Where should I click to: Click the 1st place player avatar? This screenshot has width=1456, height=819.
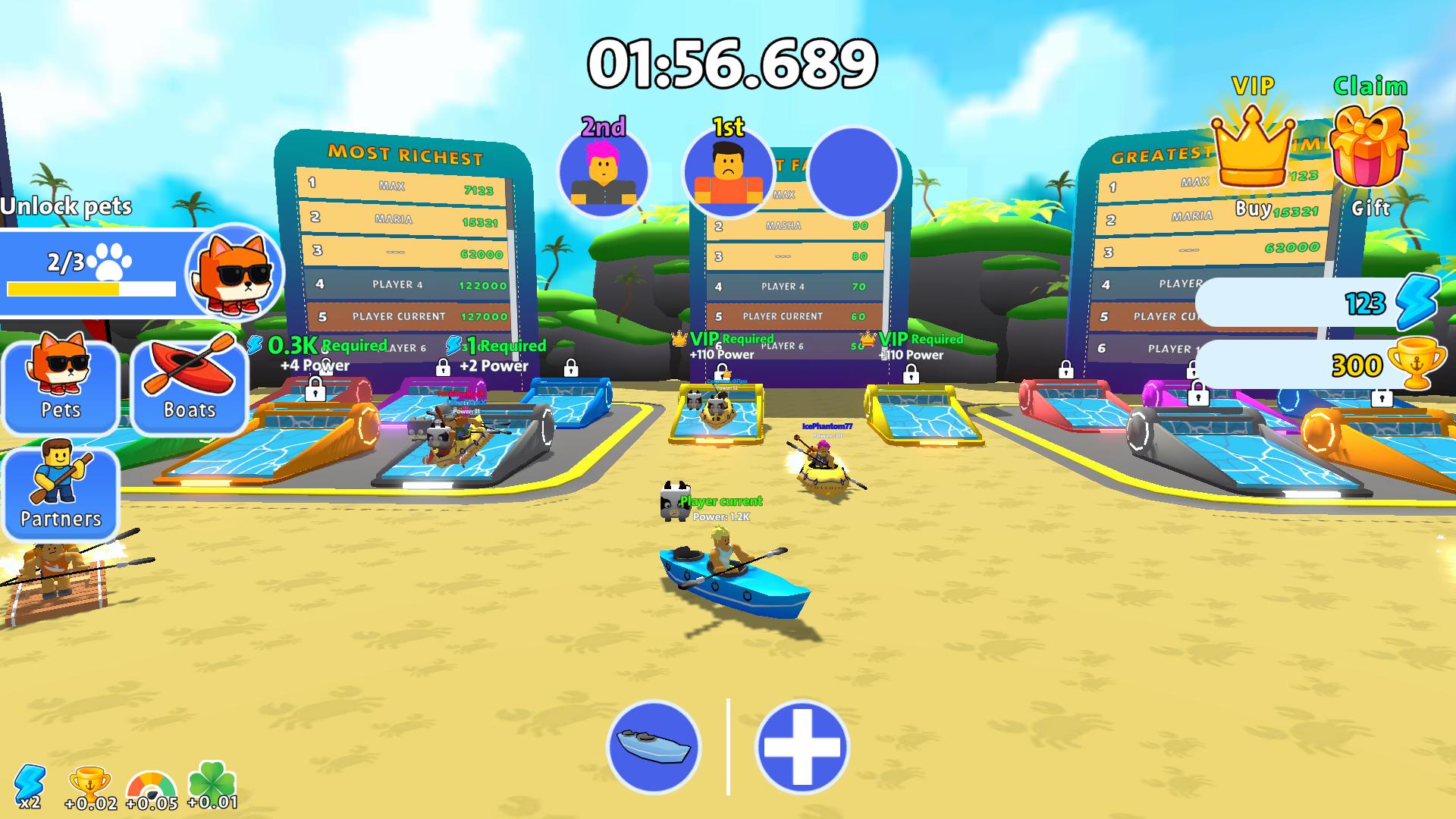click(x=728, y=173)
